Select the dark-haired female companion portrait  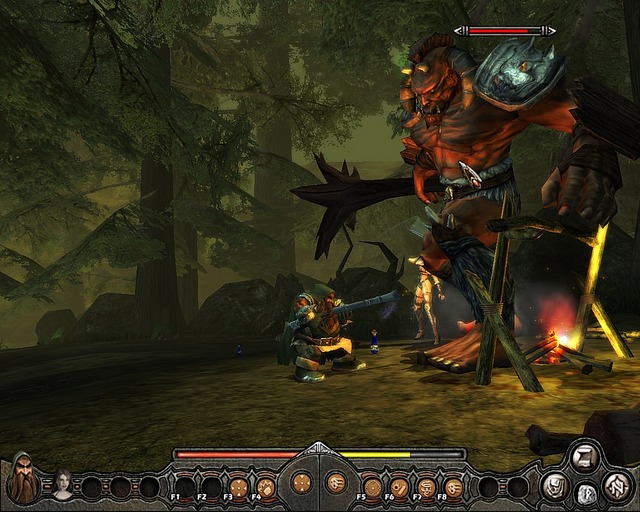click(63, 484)
